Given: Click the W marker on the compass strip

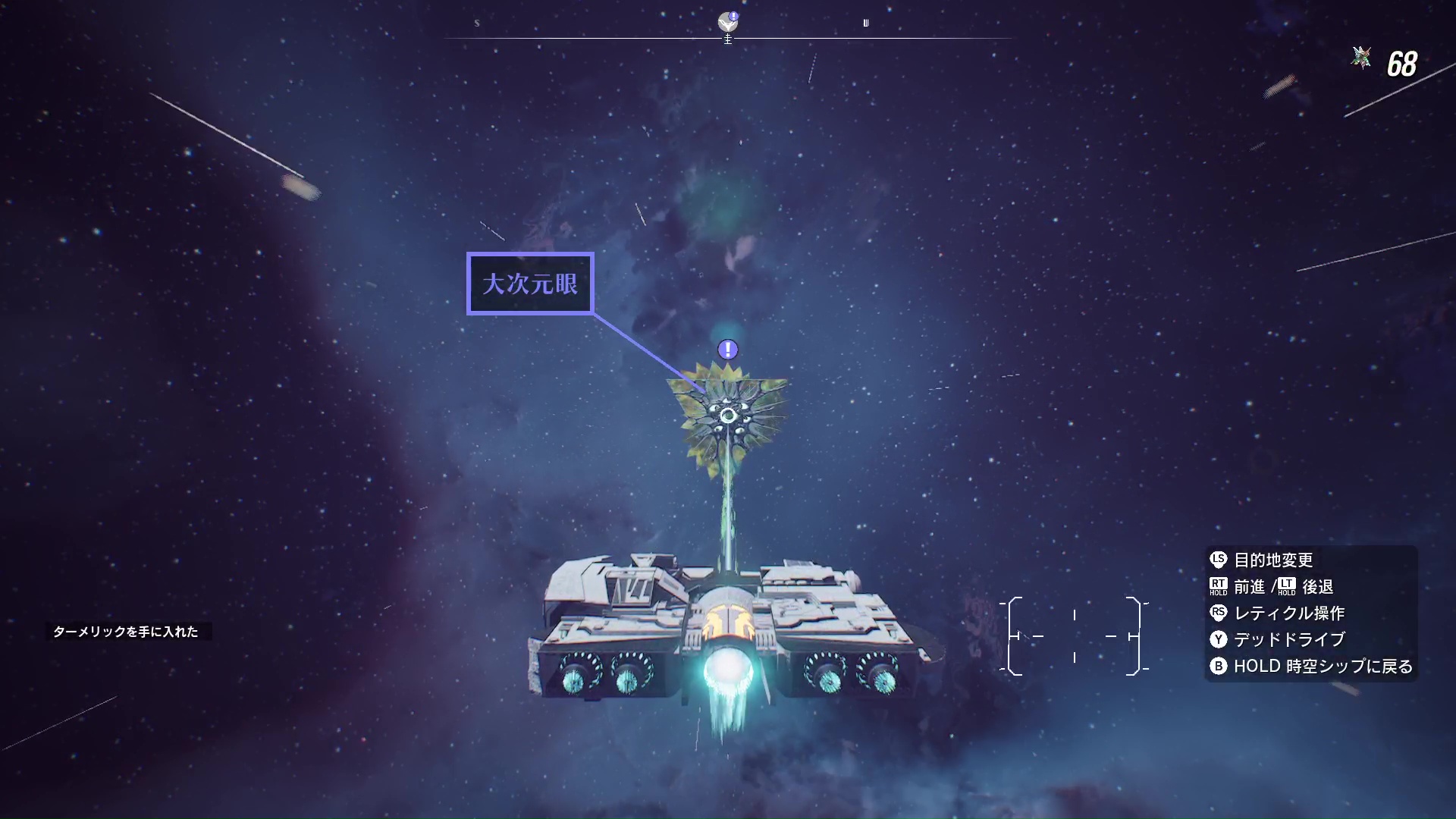Looking at the screenshot, I should point(867,23).
